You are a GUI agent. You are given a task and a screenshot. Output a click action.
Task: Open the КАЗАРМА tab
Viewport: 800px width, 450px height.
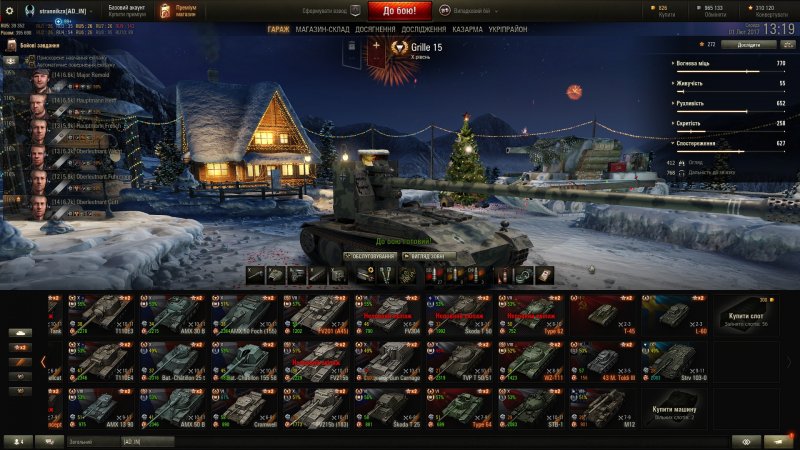(x=467, y=30)
